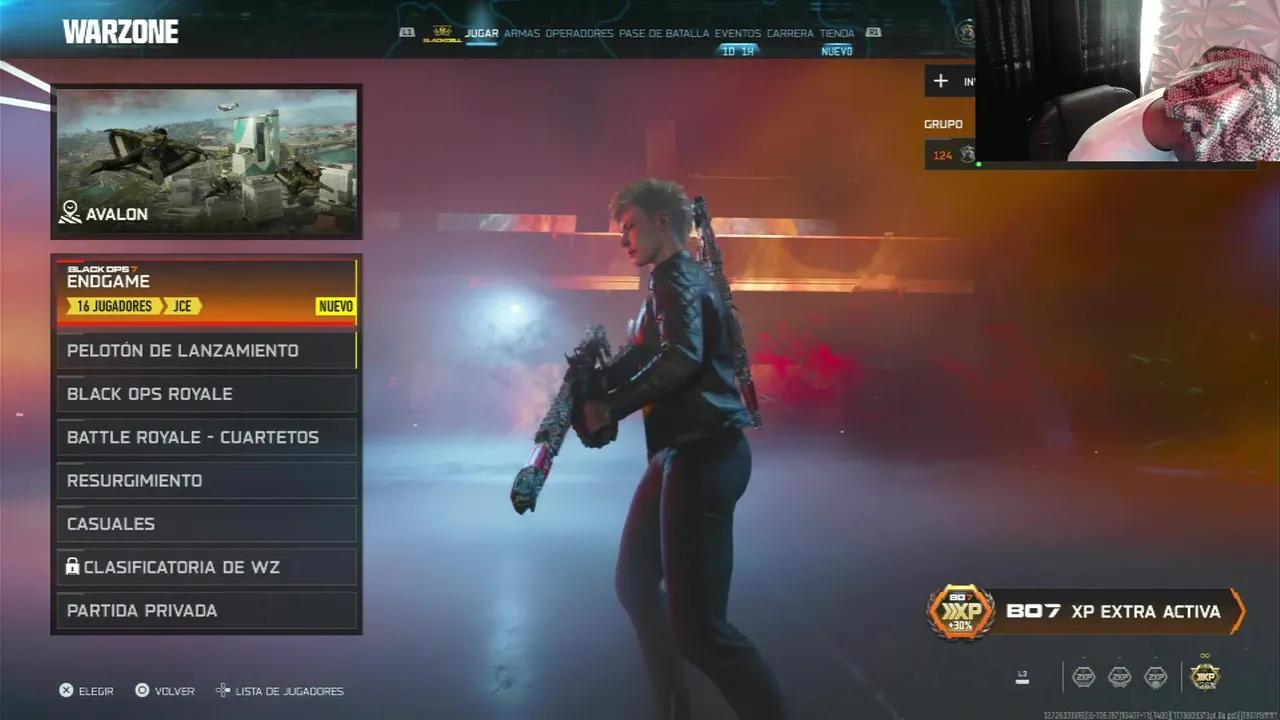Choose the BATTLE ROYALE - CUARTETOS playlist
The image size is (1280, 720).
[x=192, y=437]
